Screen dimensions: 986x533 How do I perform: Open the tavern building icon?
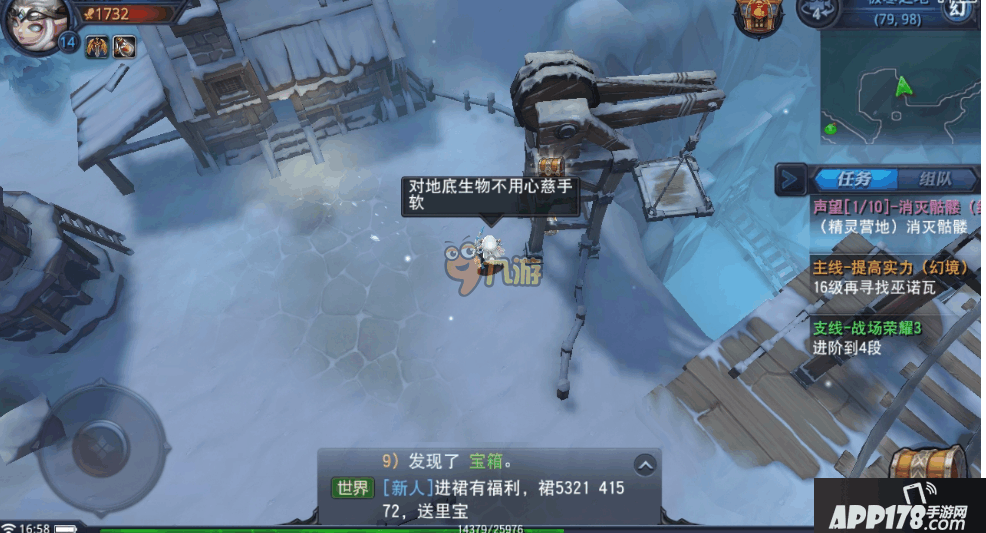click(x=756, y=14)
